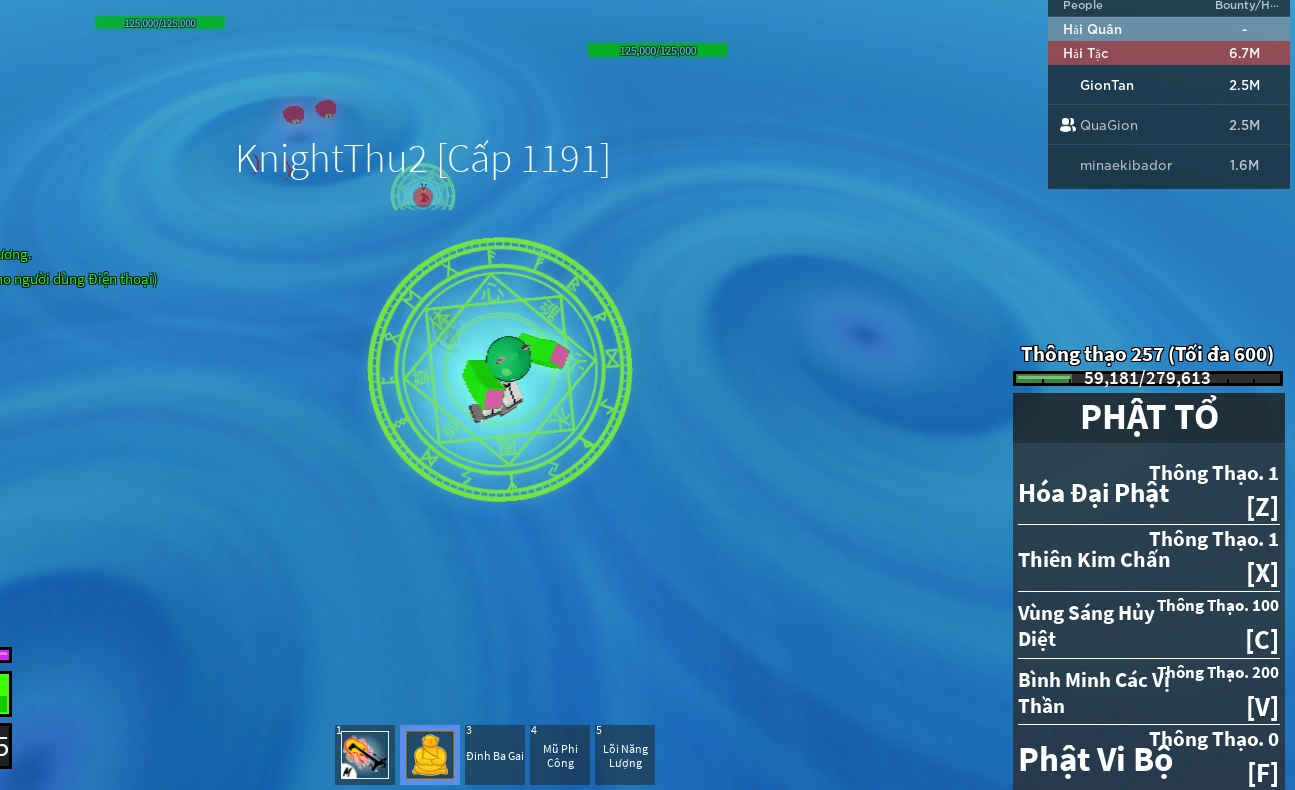The height and width of the screenshot is (790, 1295).
Task: Select the flaming sword in hotbar slot 1
Action: click(x=364, y=755)
